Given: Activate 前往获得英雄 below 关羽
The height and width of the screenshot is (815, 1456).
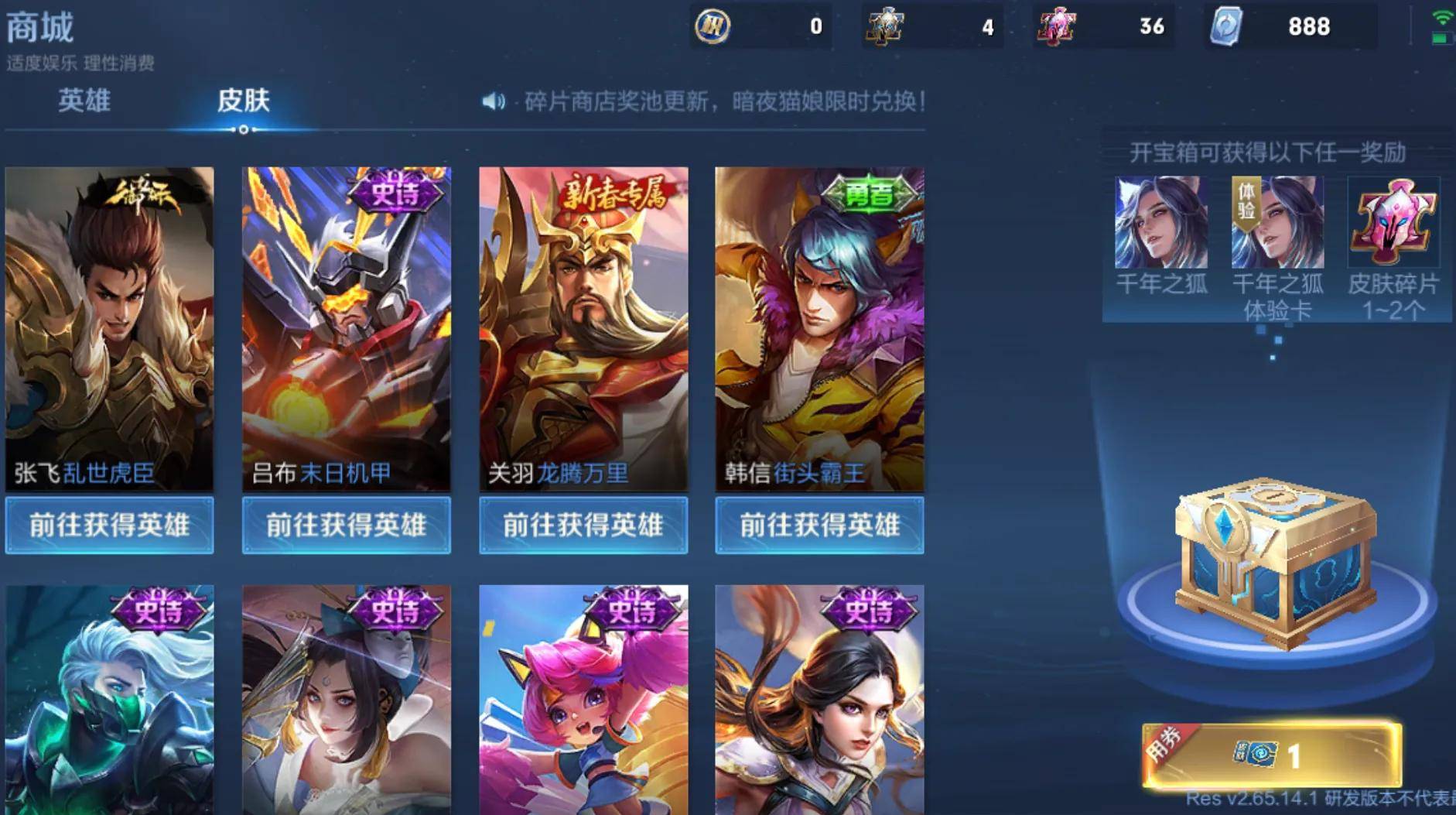Looking at the screenshot, I should (583, 526).
